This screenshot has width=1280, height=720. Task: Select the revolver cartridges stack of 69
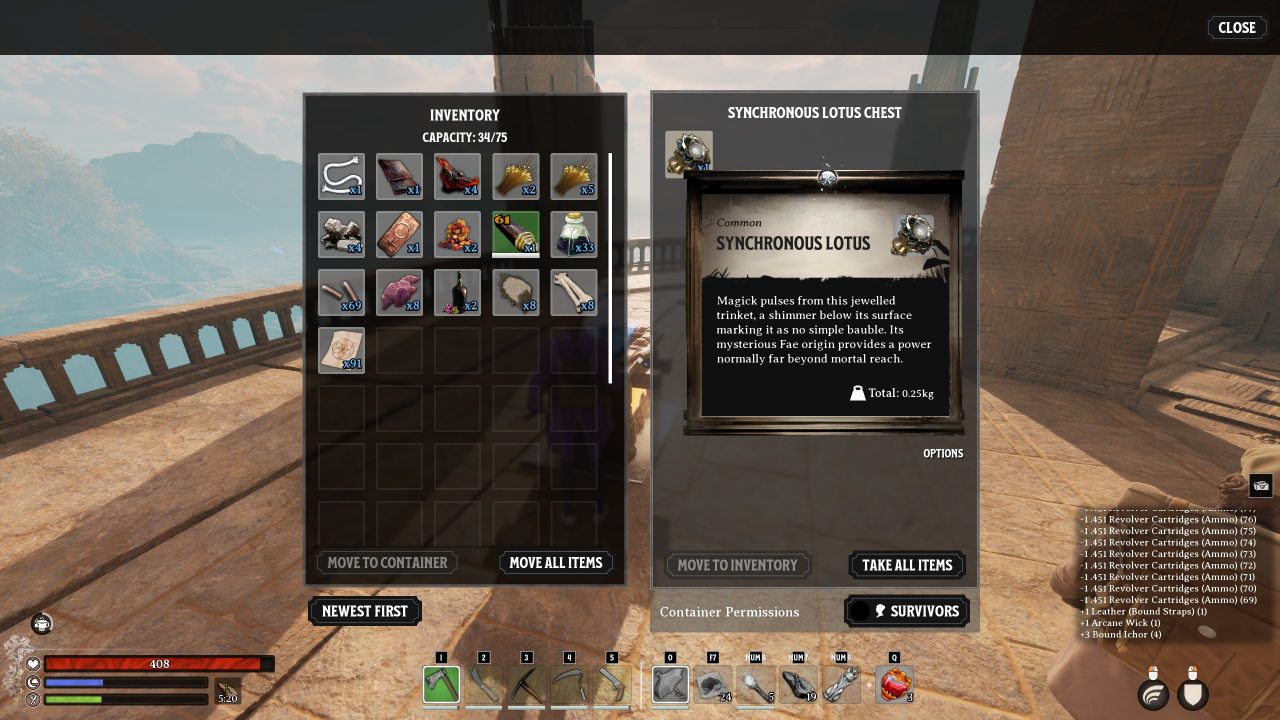point(342,293)
